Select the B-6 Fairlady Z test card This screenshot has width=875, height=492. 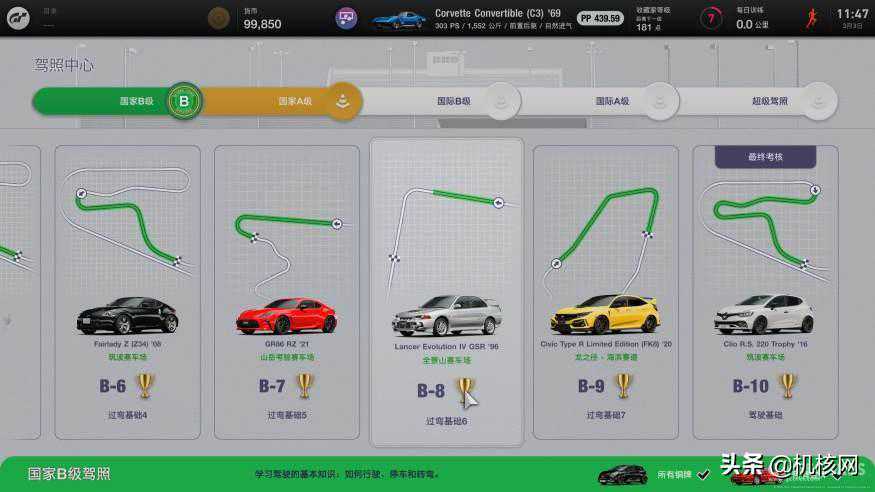click(127, 292)
